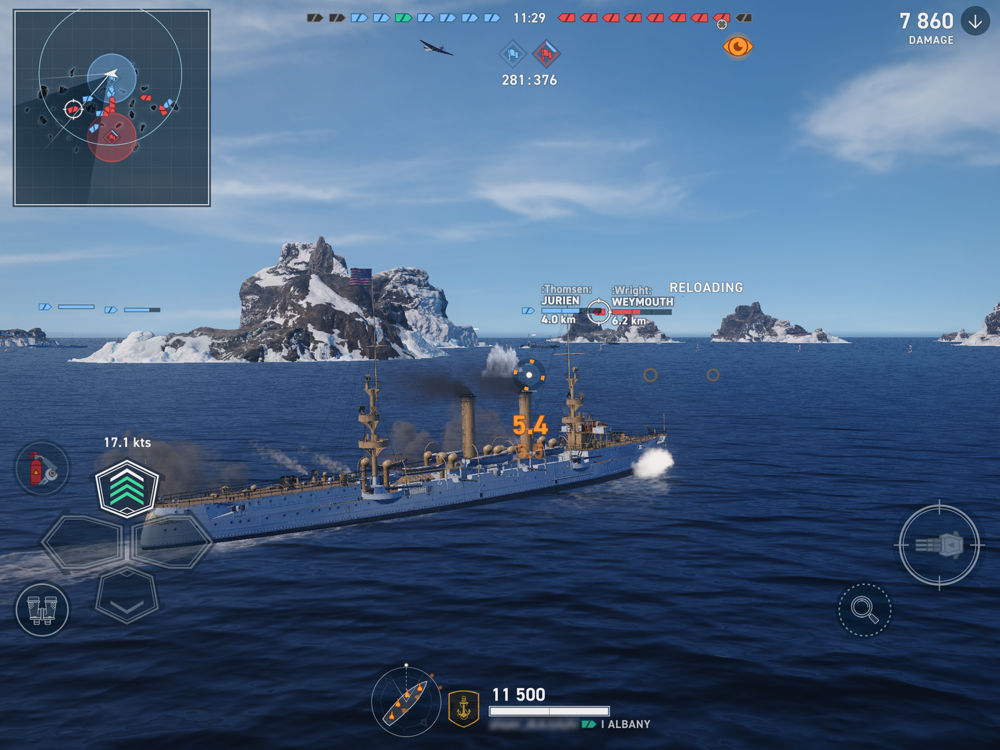Open the minimap
The width and height of the screenshot is (1000, 750).
click(111, 107)
